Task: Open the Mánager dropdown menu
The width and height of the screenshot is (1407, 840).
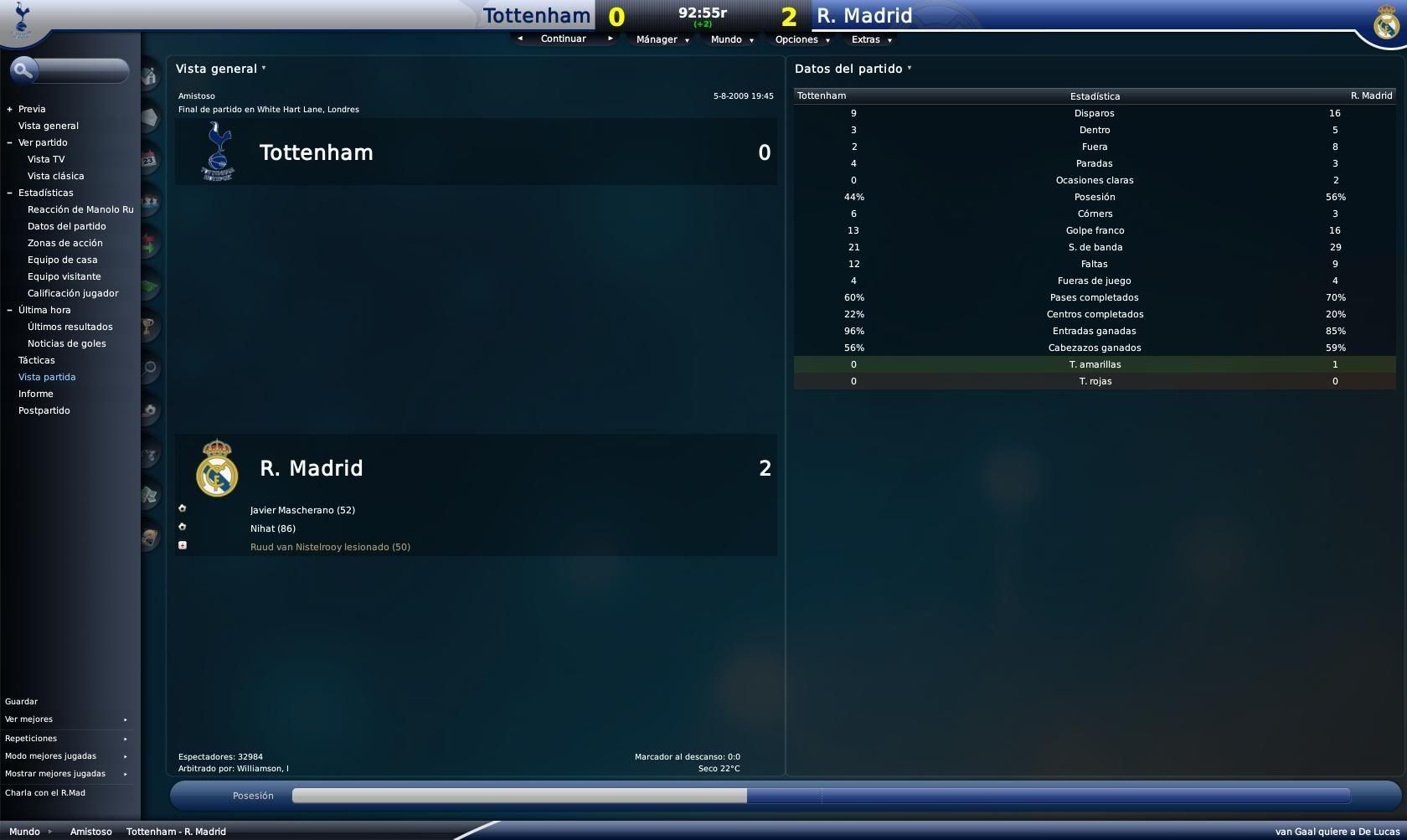Action: 662,39
